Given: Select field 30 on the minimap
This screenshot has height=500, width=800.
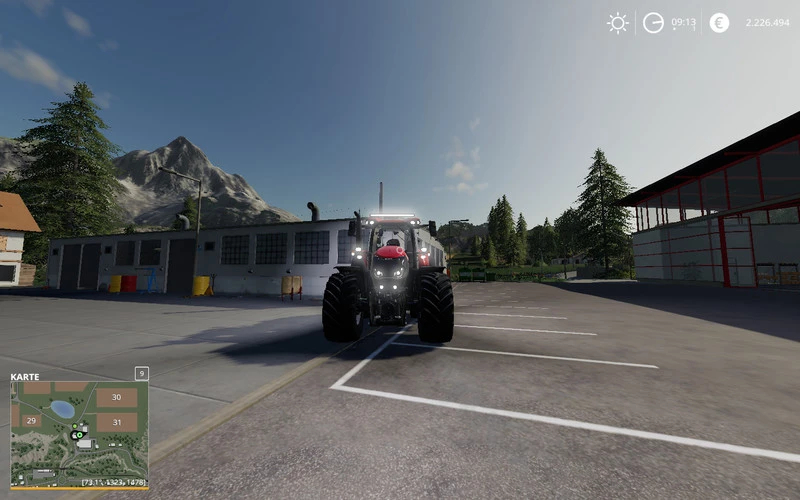Looking at the screenshot, I should point(116,397).
